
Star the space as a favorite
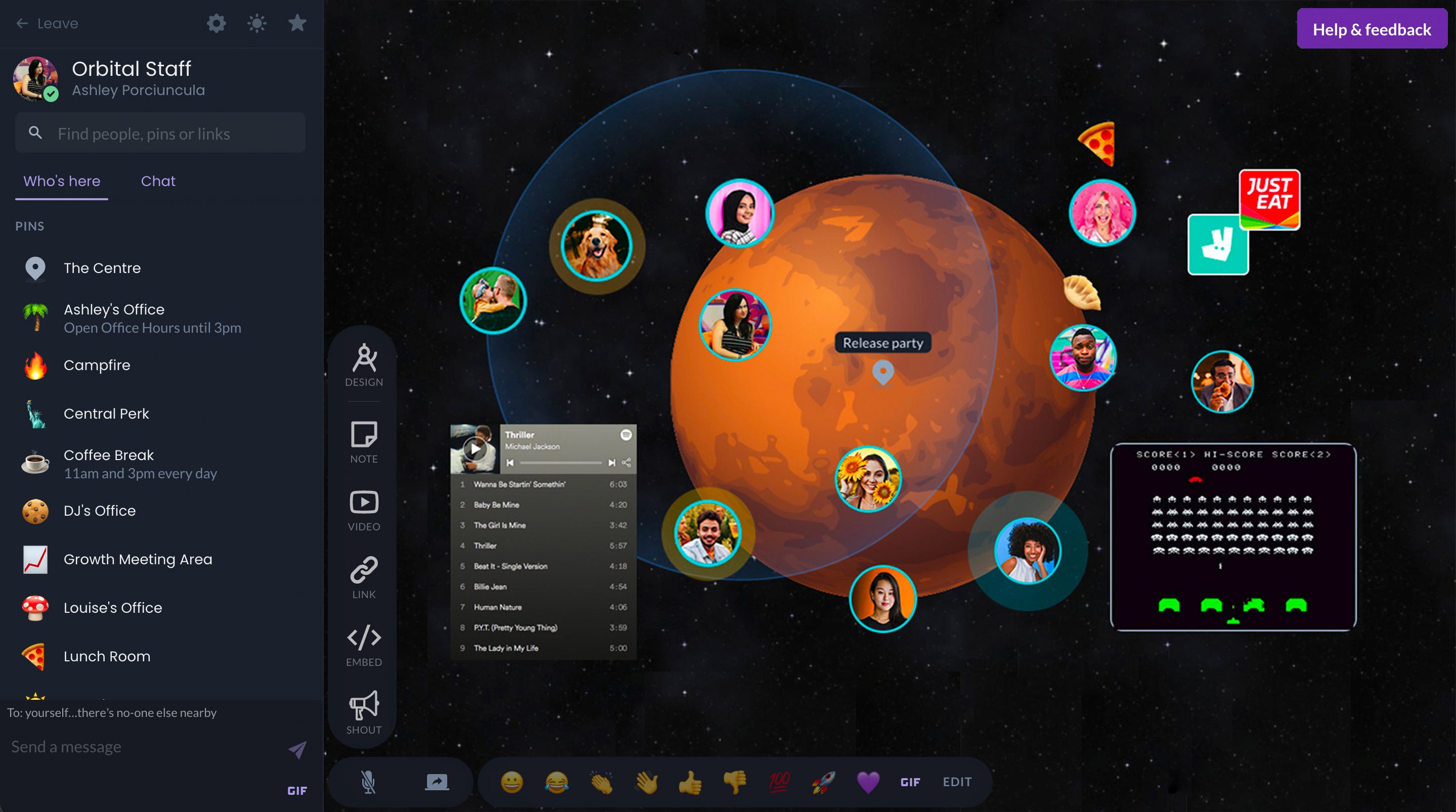[x=297, y=23]
